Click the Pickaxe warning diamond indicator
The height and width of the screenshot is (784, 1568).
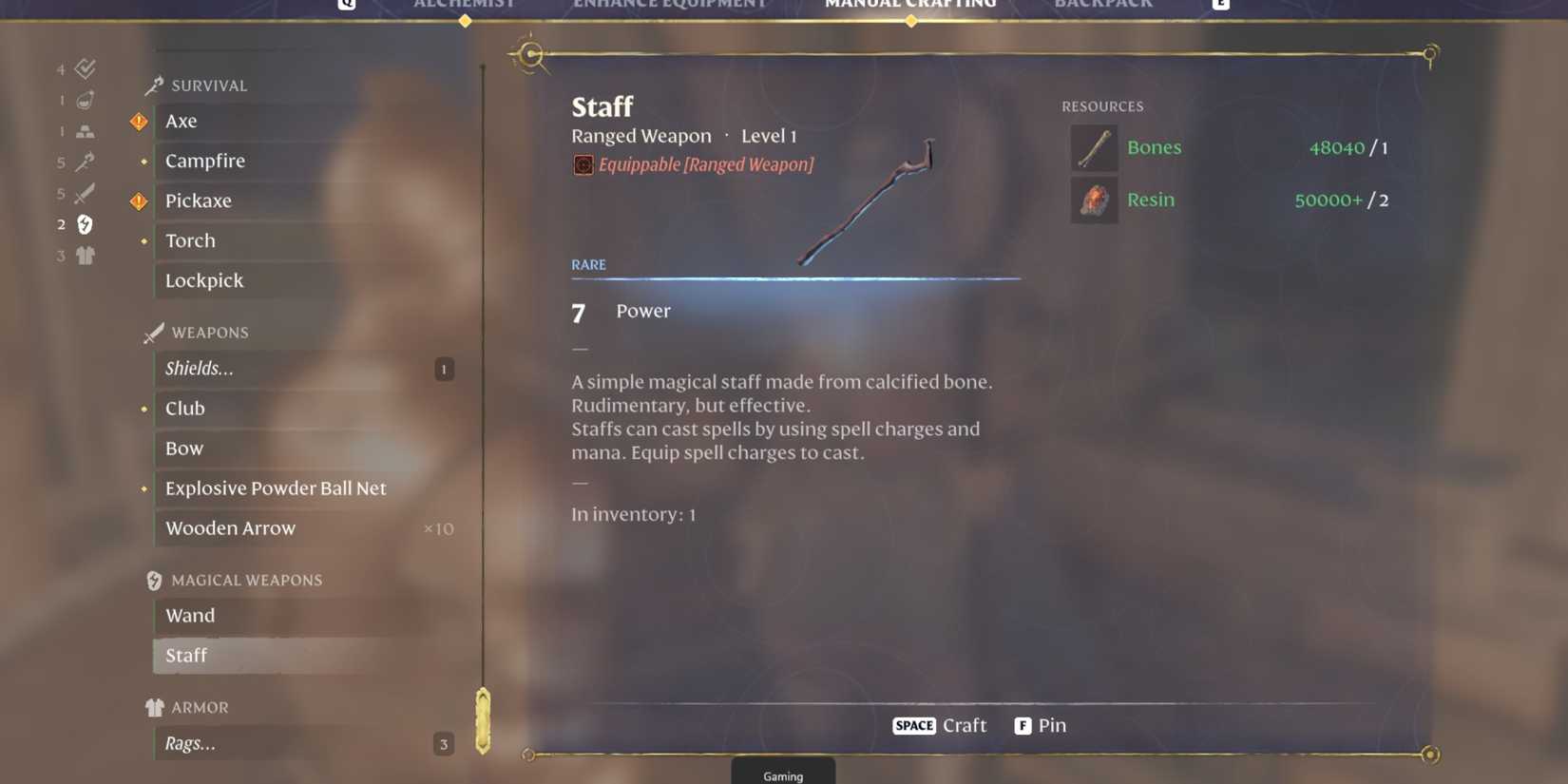tap(139, 201)
